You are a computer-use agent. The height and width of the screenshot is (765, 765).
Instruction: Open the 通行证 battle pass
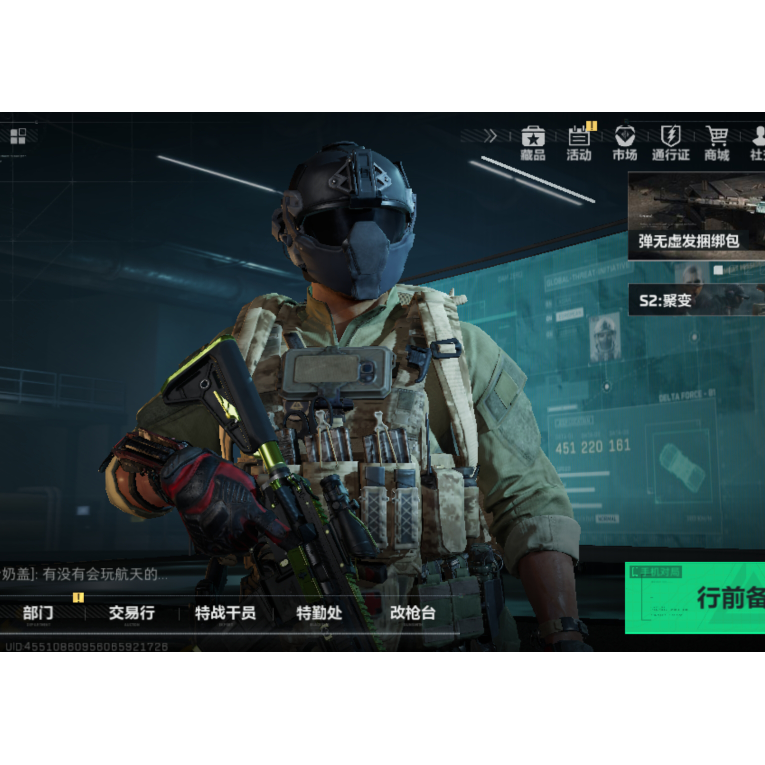pyautogui.click(x=670, y=143)
